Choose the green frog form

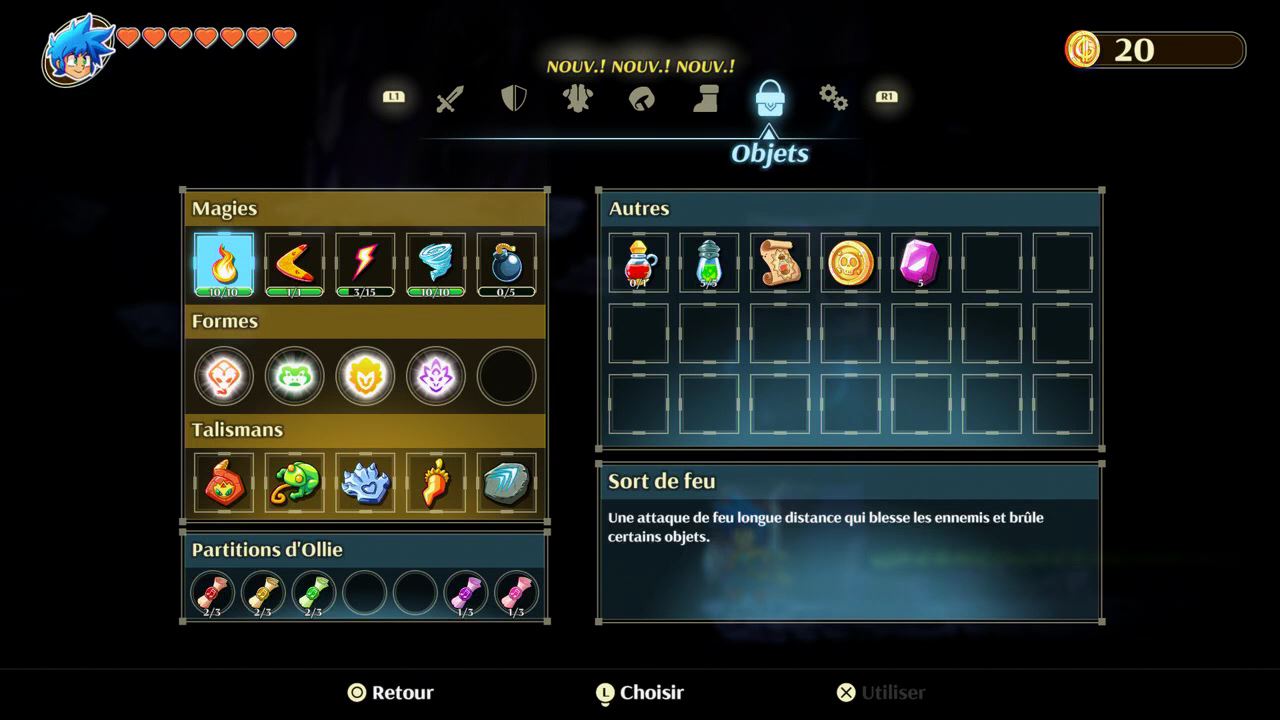[294, 376]
